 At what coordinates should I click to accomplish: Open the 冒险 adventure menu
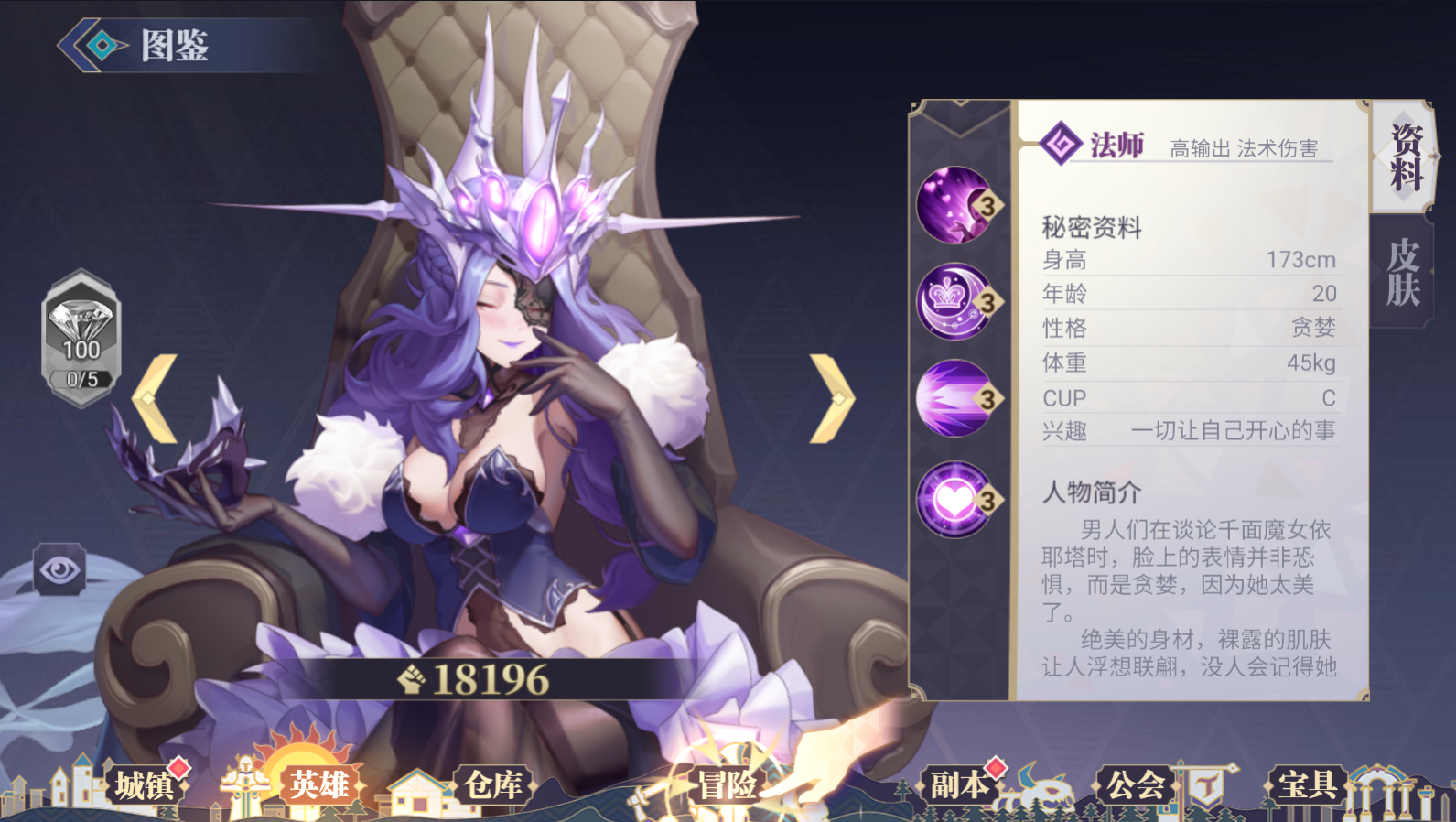point(728,785)
